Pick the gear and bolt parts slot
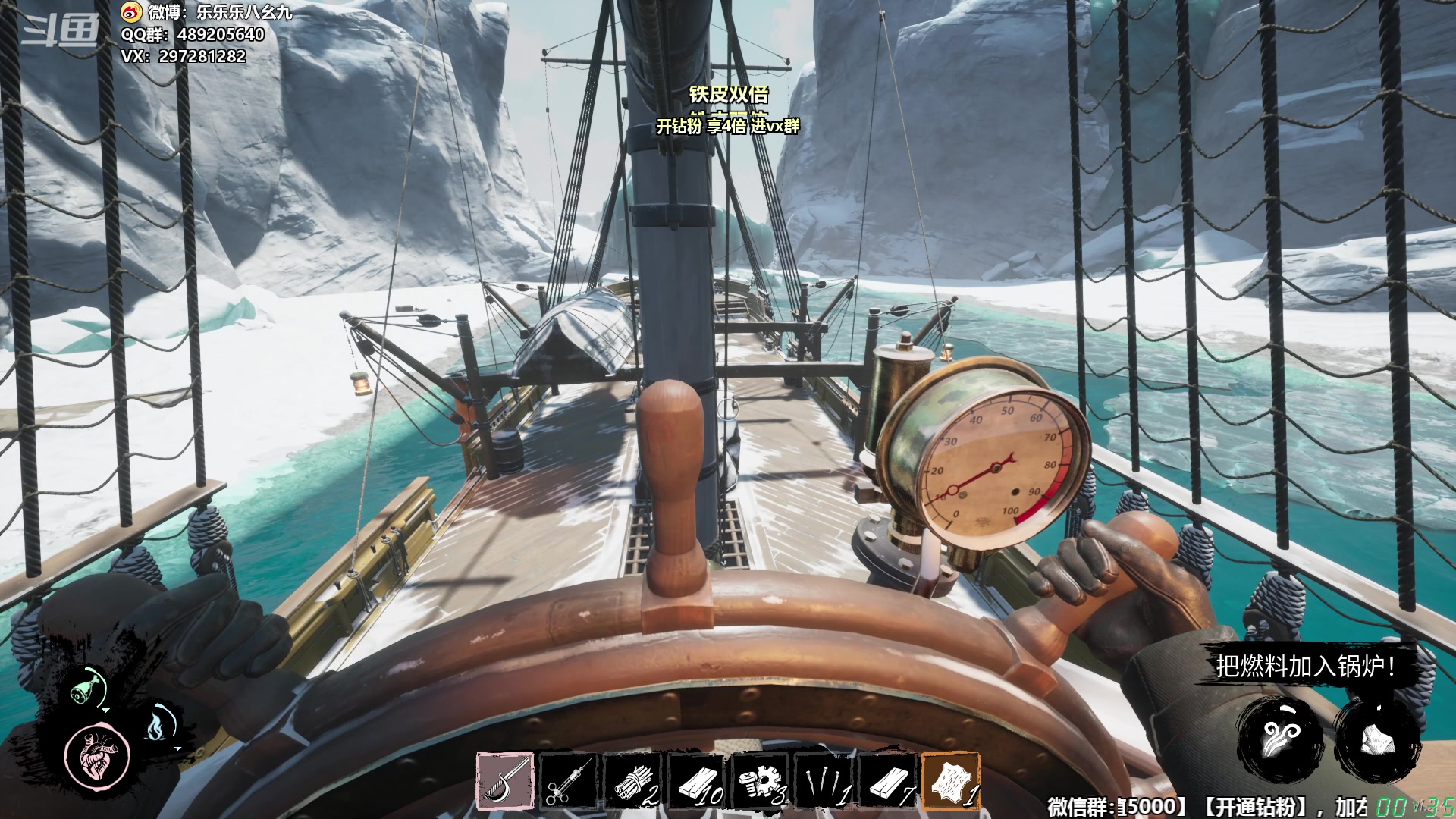 (x=761, y=782)
